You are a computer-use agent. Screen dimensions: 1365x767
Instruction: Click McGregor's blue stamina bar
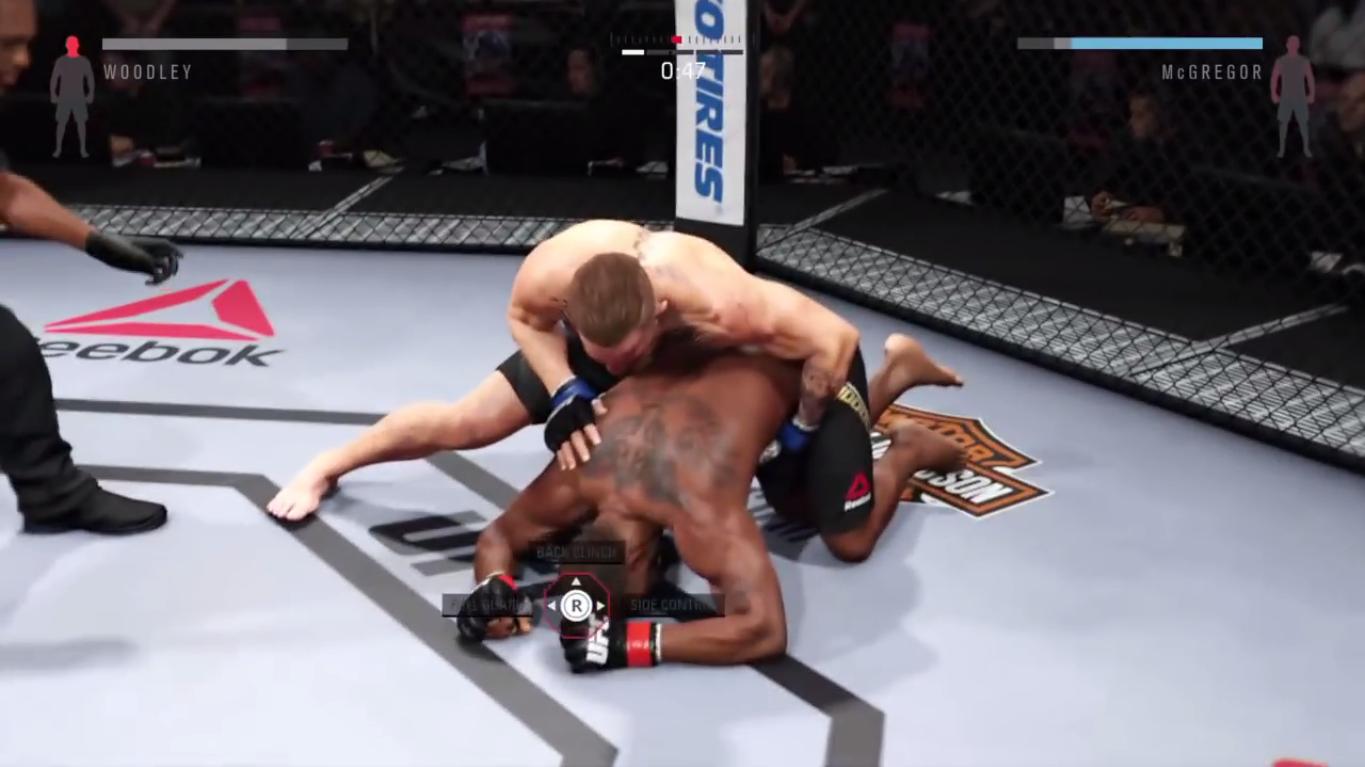[1165, 44]
